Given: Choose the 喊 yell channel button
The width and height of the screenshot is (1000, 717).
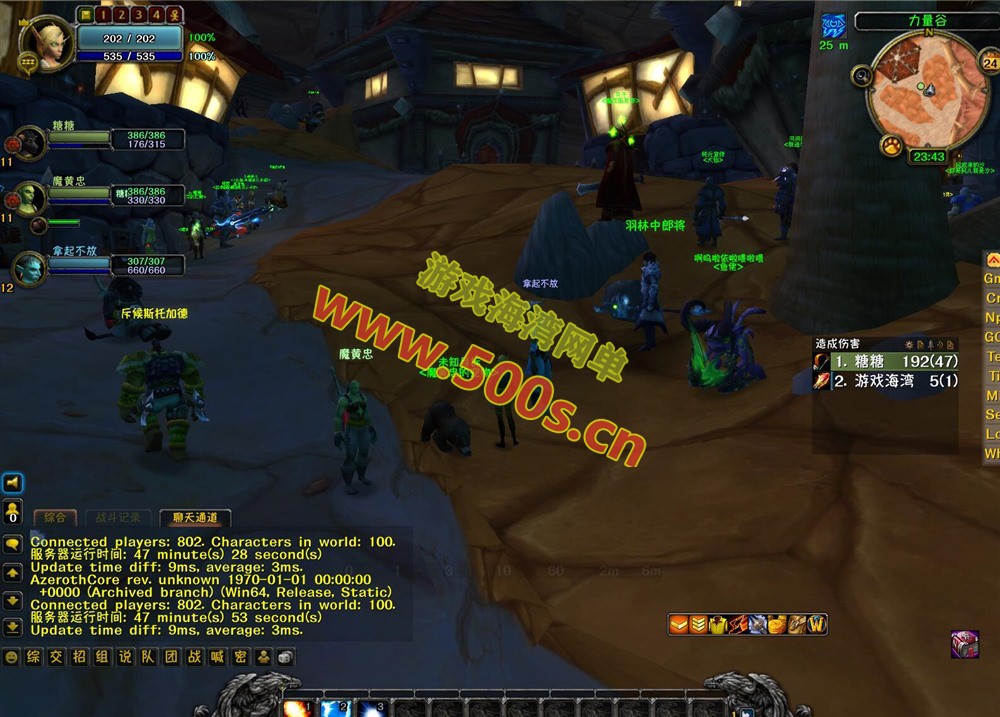Looking at the screenshot, I should click(218, 657).
